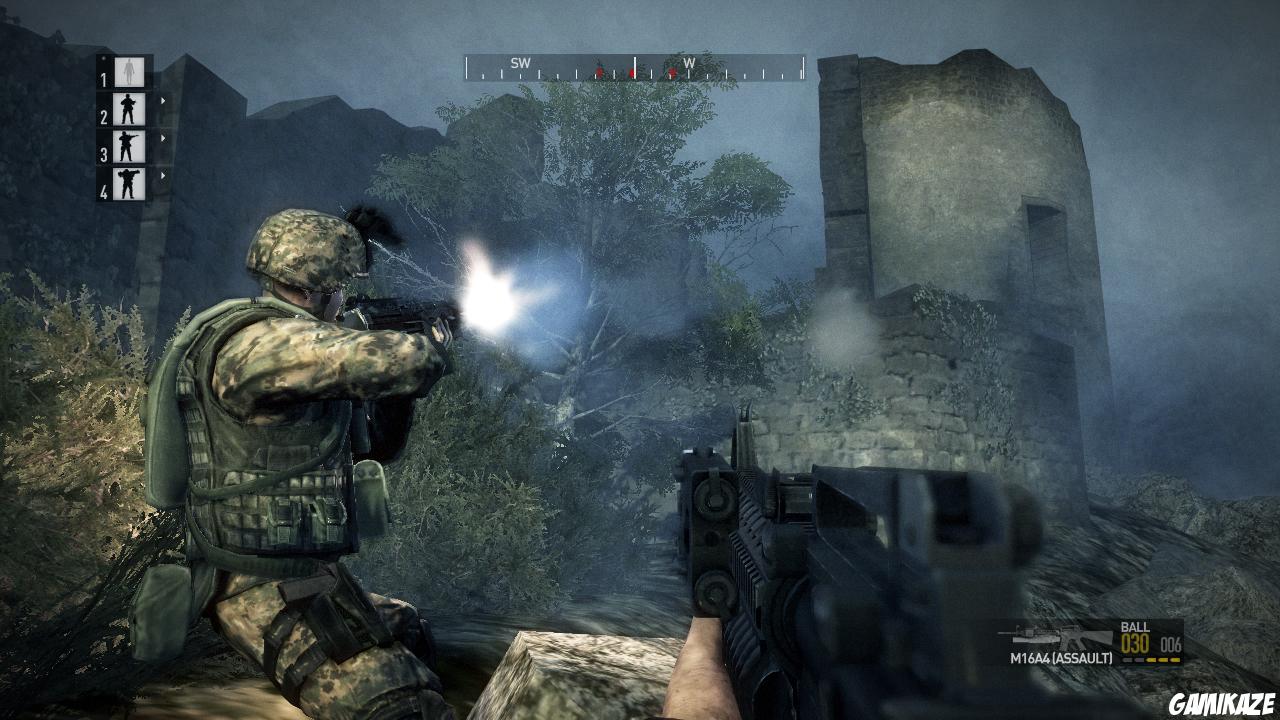1280x720 pixels.
Task: Click the small status dot above squad slot 1
Action: pos(104,58)
